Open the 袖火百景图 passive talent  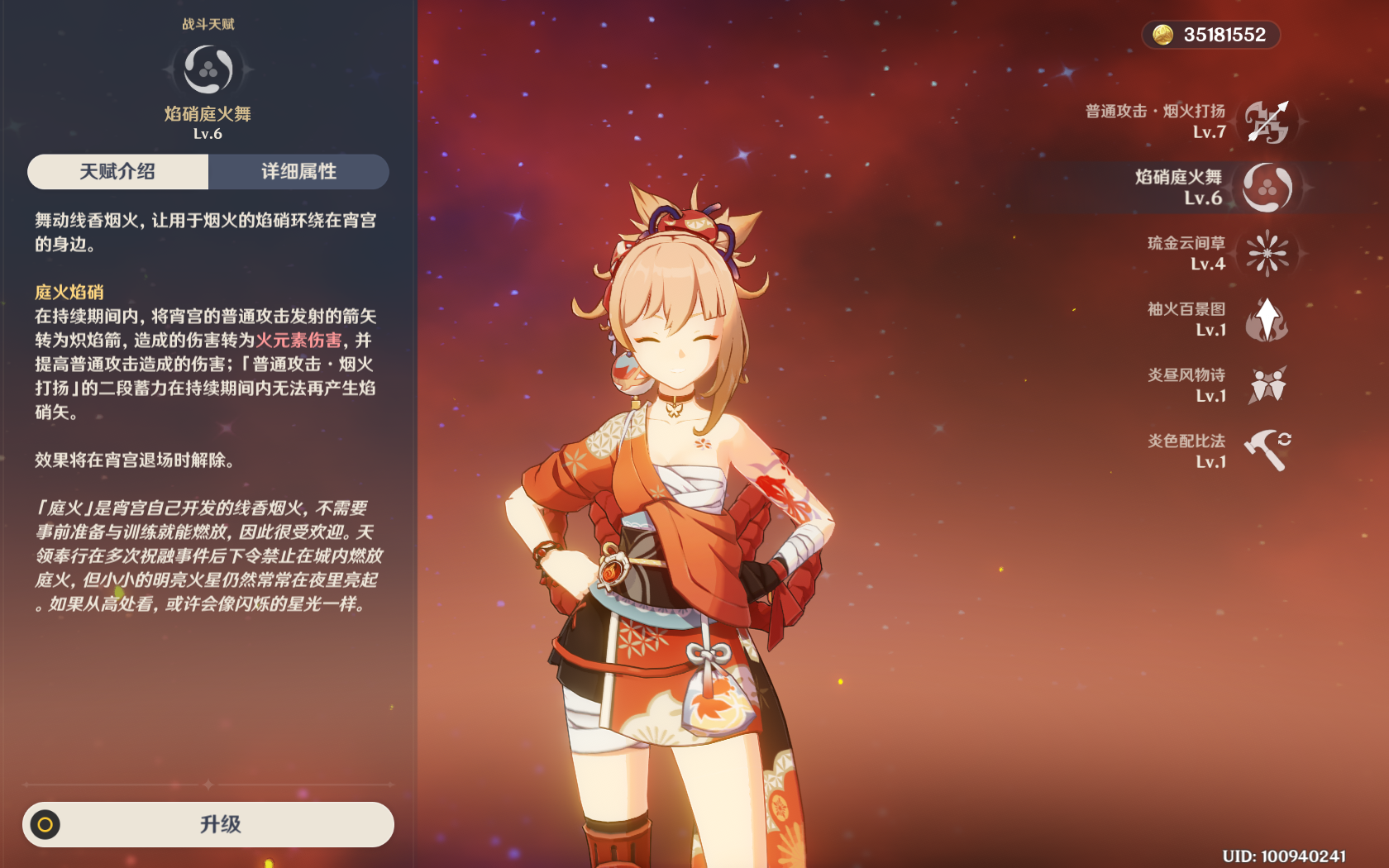[x=1267, y=319]
